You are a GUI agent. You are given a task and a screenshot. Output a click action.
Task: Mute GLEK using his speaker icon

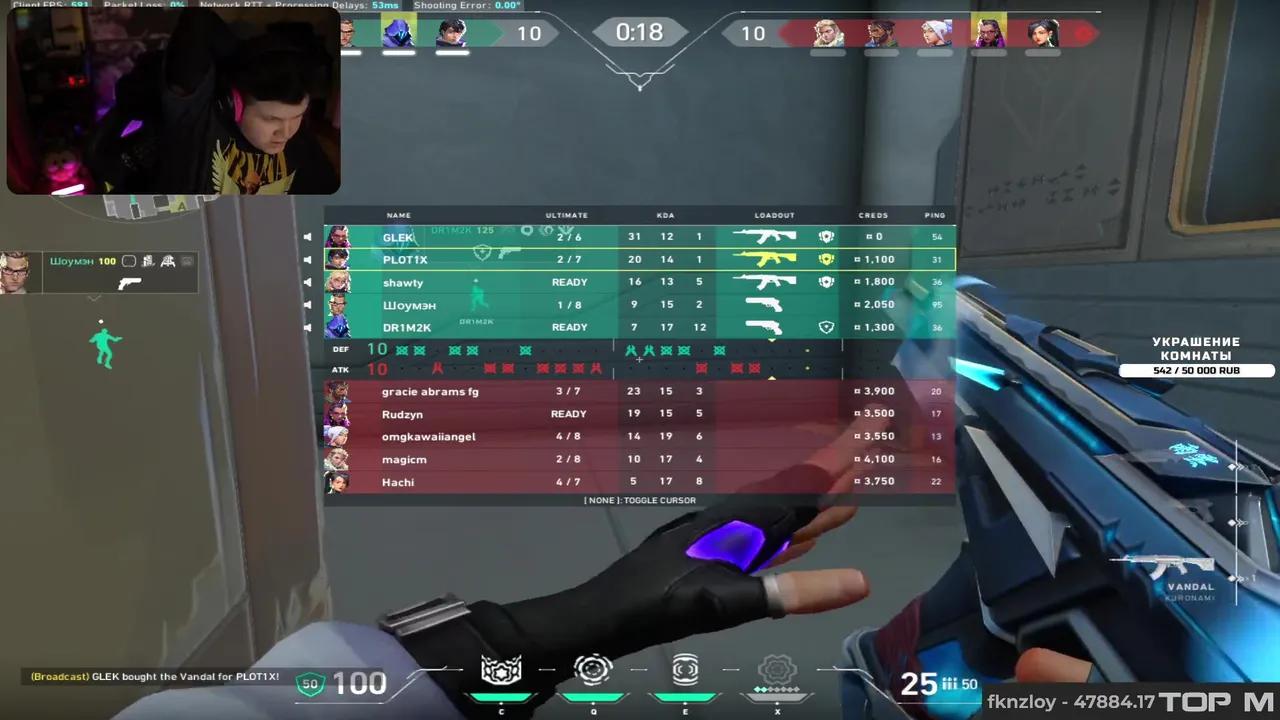309,236
